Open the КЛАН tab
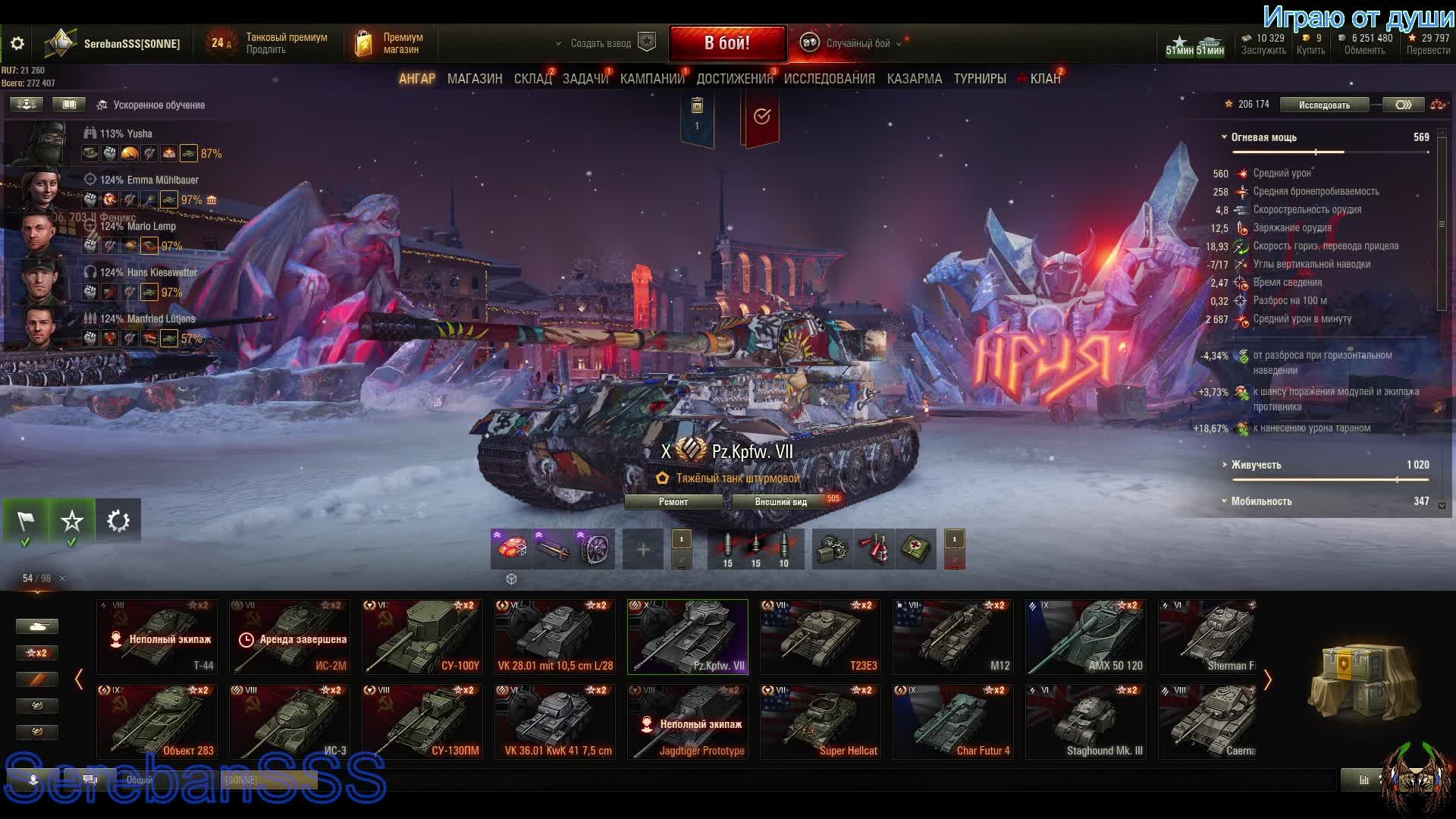The image size is (1456, 819). tap(1045, 79)
